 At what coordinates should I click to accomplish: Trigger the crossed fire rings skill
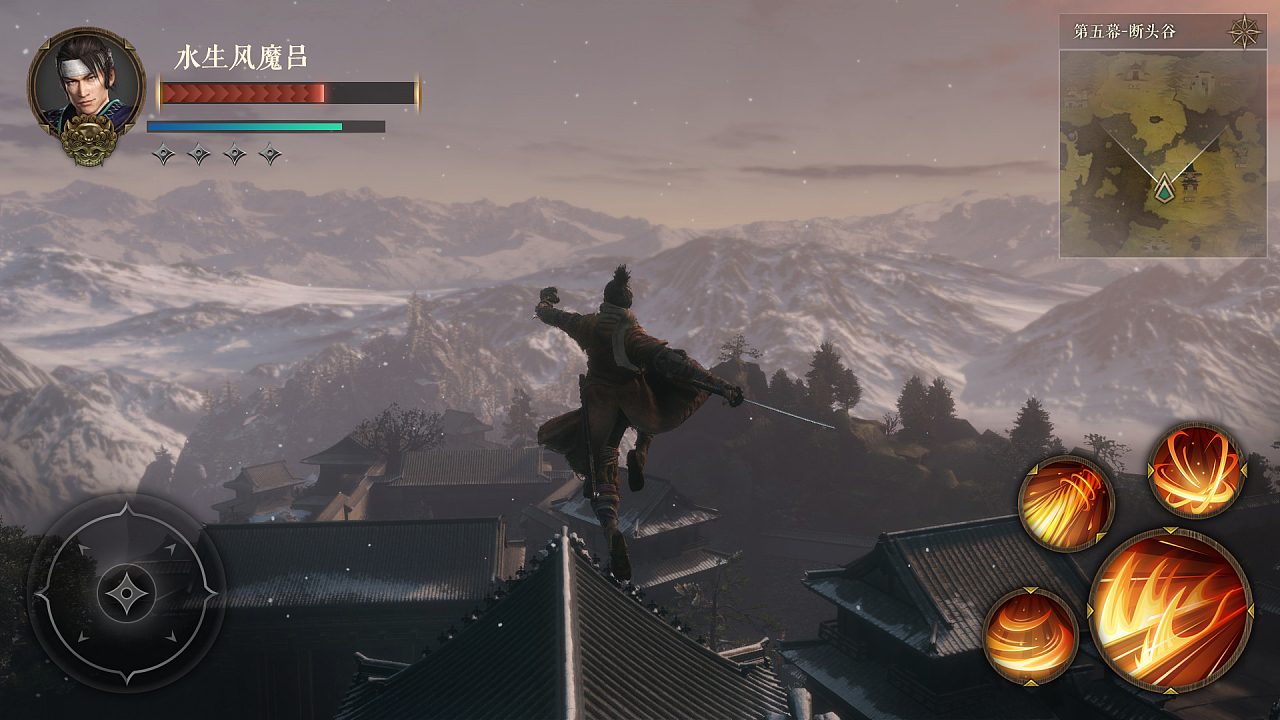1196,470
